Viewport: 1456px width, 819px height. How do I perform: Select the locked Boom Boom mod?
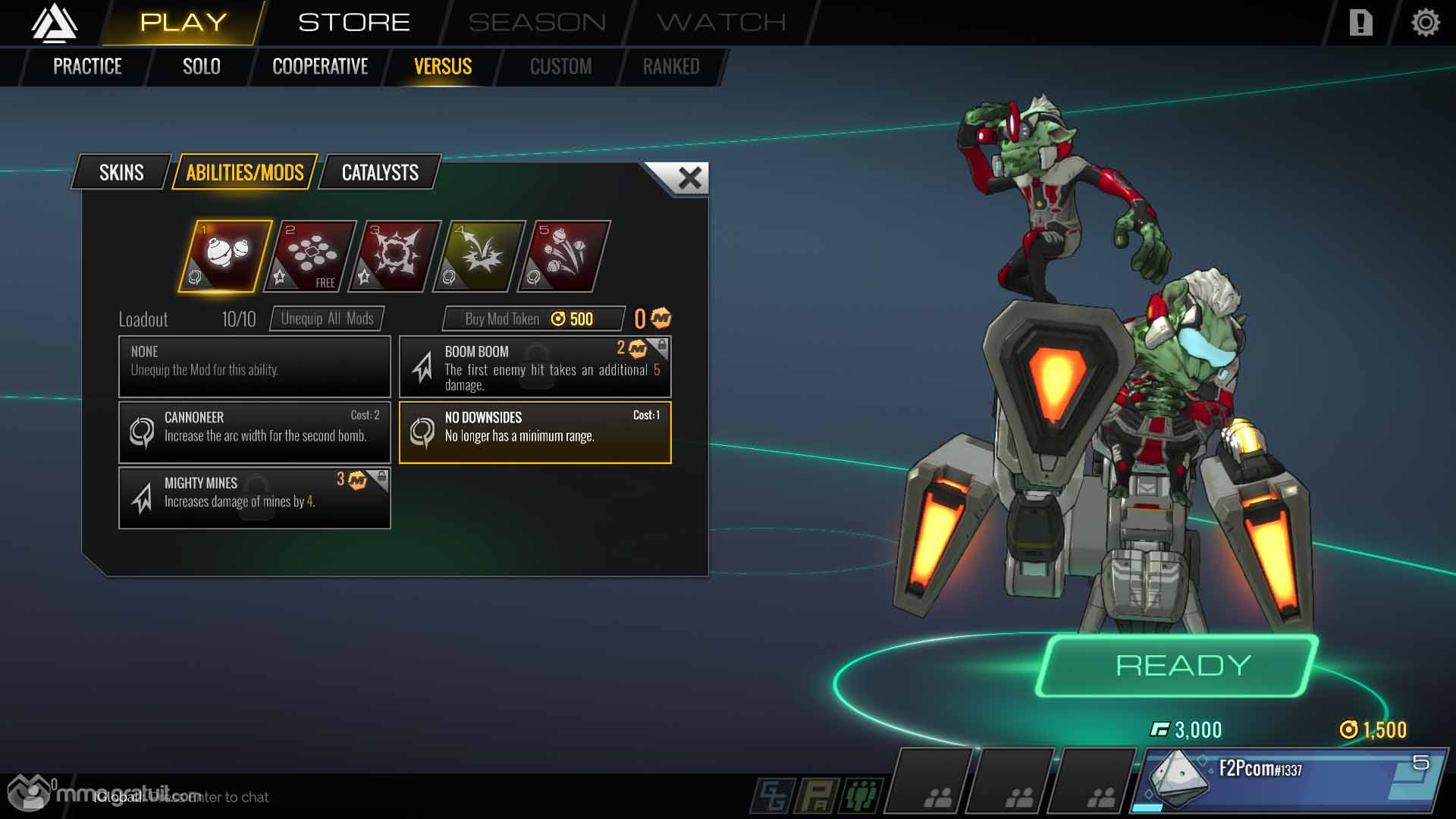point(535,367)
